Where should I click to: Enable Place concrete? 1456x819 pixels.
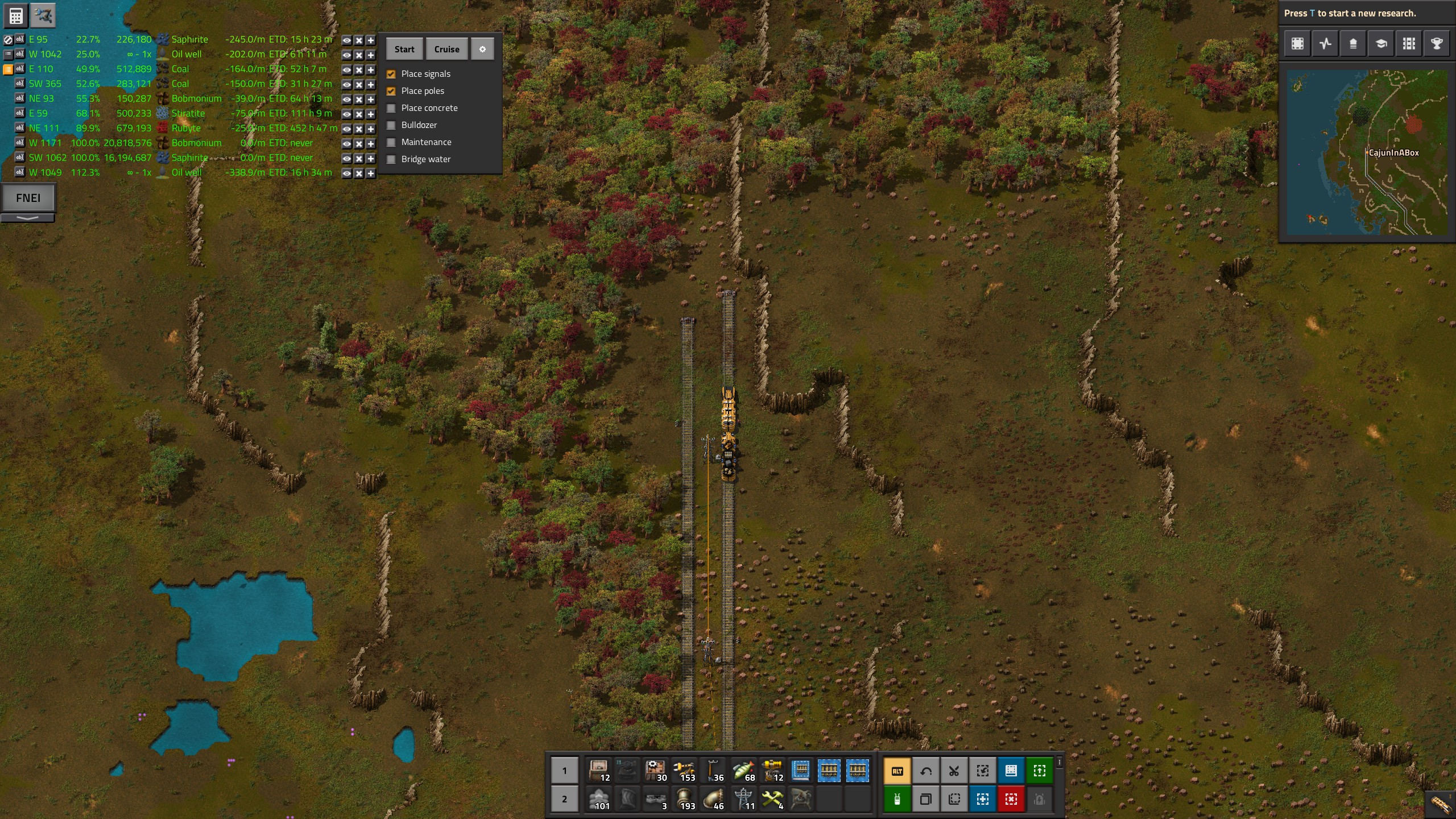pyautogui.click(x=391, y=108)
